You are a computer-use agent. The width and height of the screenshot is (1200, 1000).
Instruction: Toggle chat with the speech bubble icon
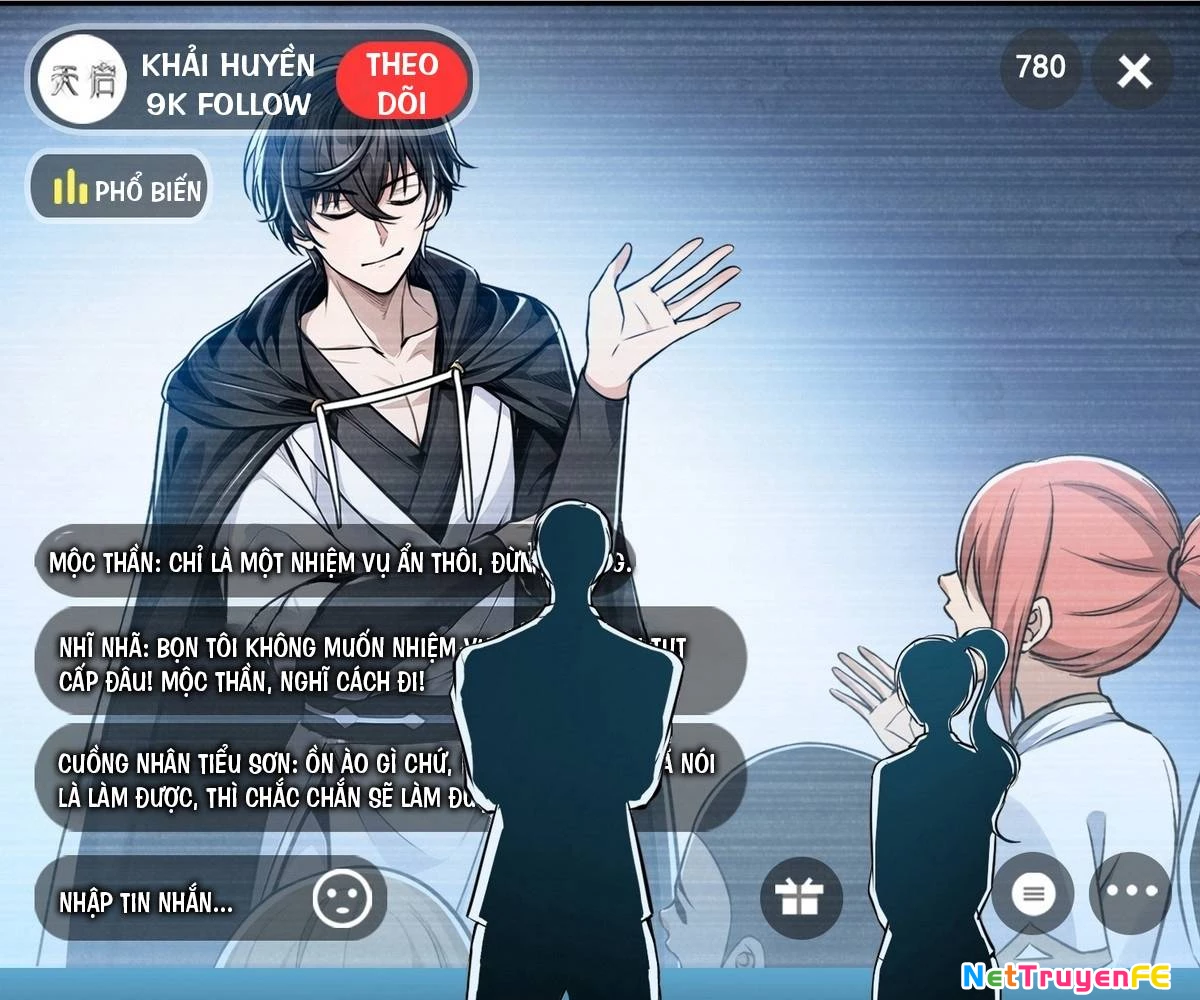(1033, 893)
